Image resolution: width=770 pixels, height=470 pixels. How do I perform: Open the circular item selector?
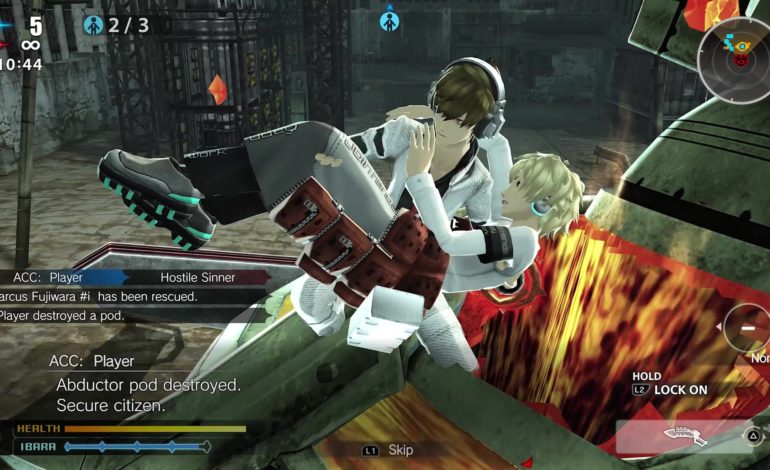click(x=748, y=328)
